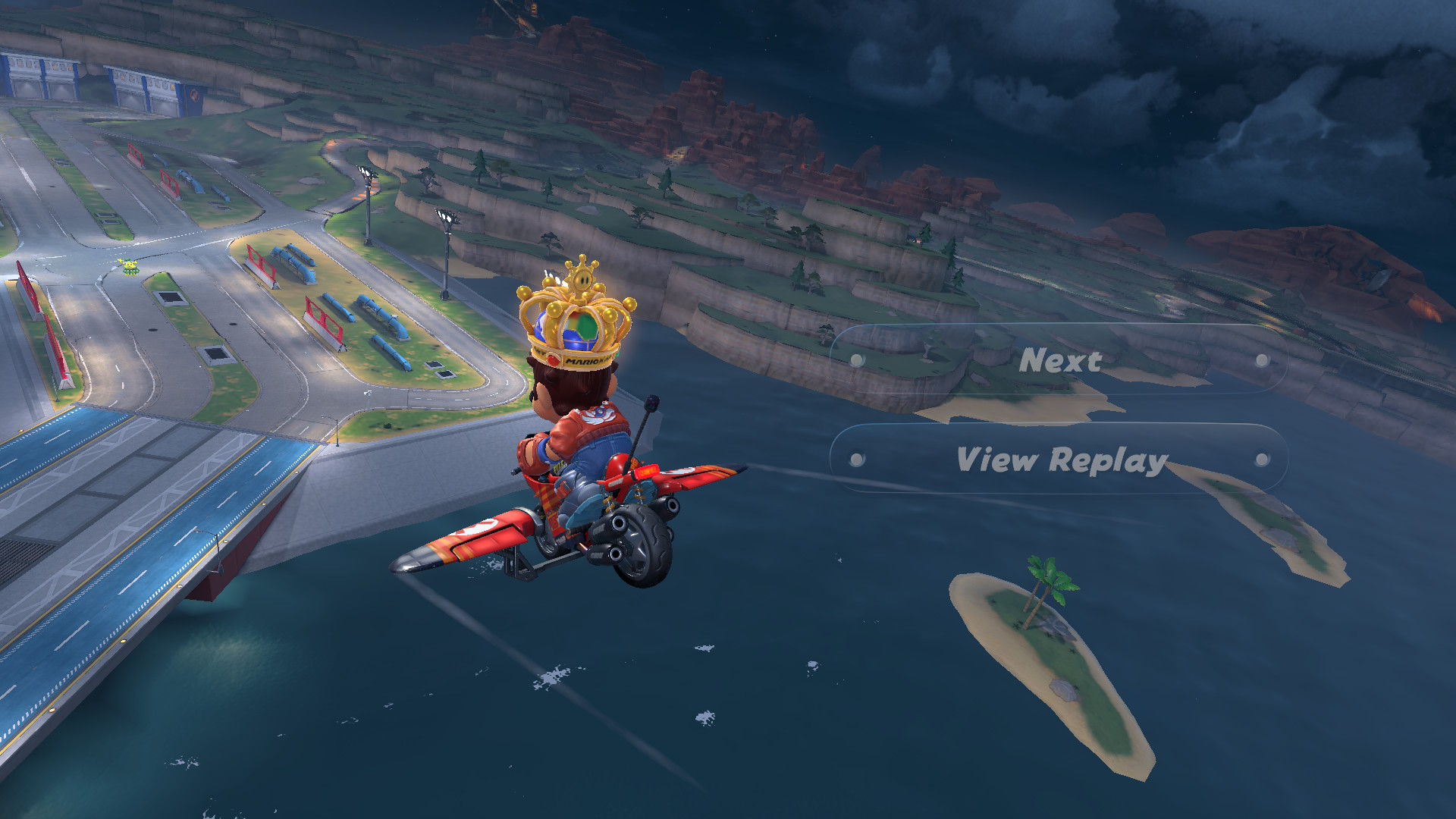Select the Next button
Image resolution: width=1456 pixels, height=819 pixels.
1059,360
